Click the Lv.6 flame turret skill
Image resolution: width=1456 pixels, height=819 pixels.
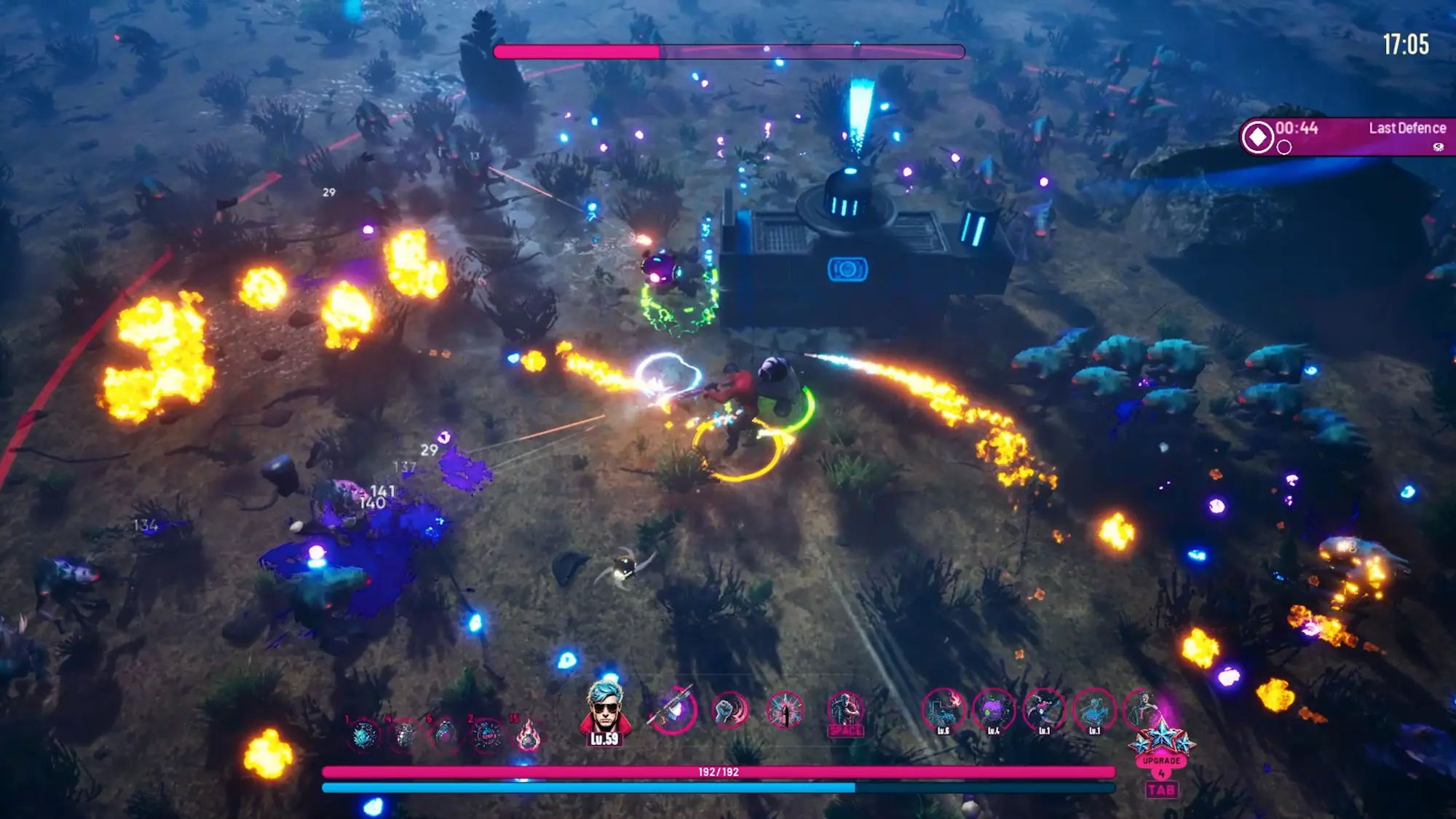coord(943,710)
